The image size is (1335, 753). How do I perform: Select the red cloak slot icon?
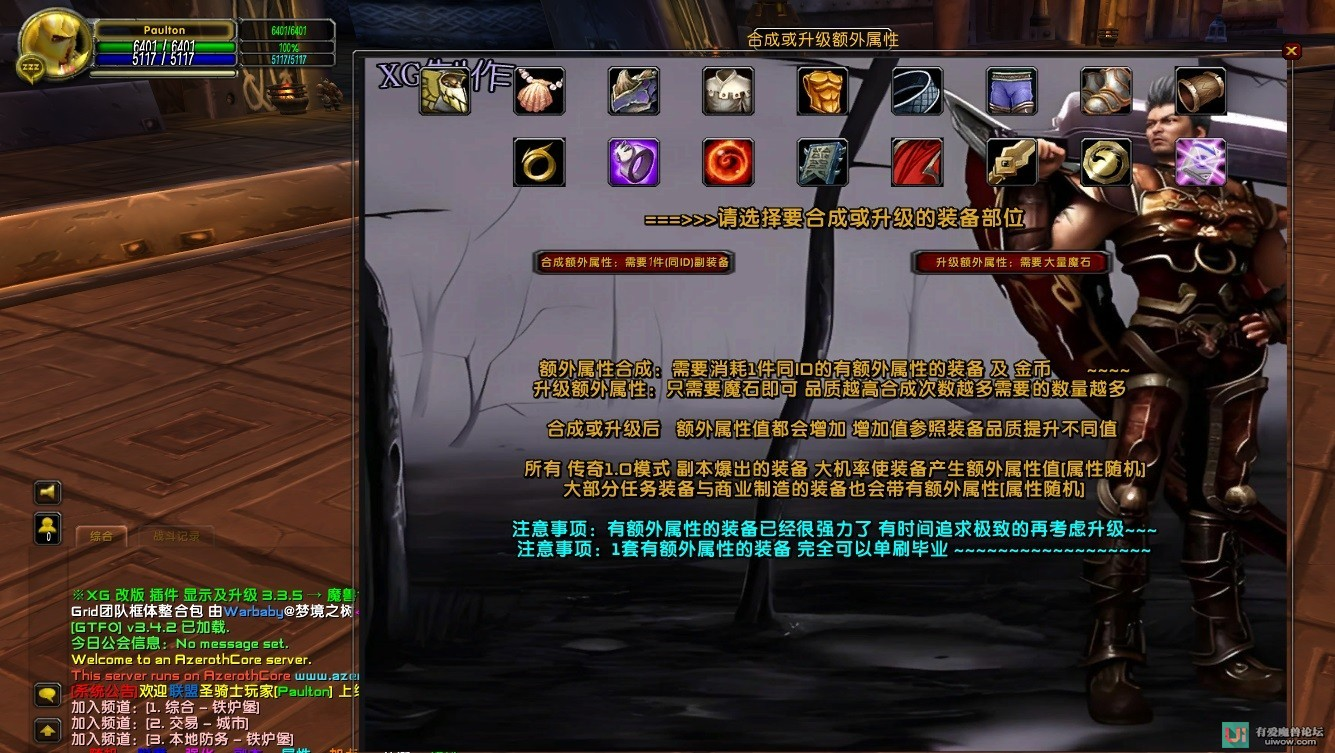[916, 162]
